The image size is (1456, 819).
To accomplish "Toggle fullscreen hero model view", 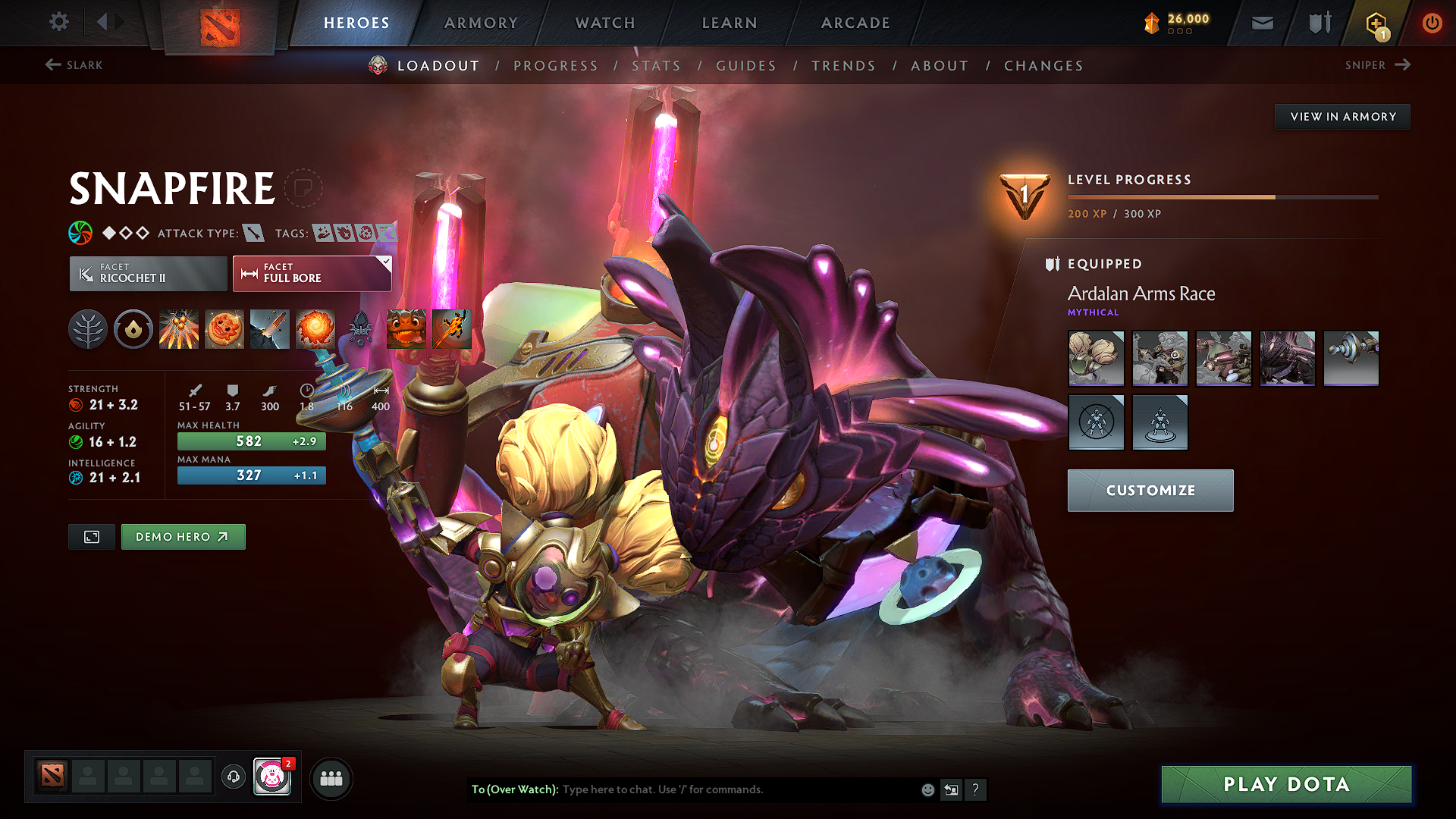I will pos(92,537).
